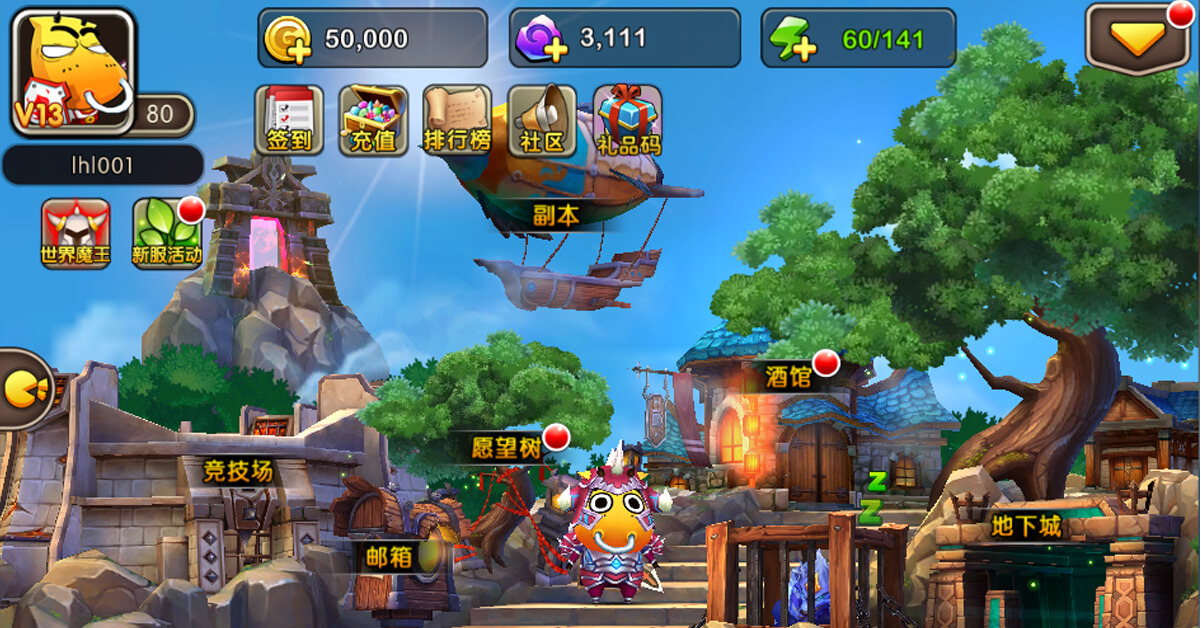Image resolution: width=1201 pixels, height=628 pixels.
Task: Open the 签到 daily check-in
Action: click(x=289, y=120)
